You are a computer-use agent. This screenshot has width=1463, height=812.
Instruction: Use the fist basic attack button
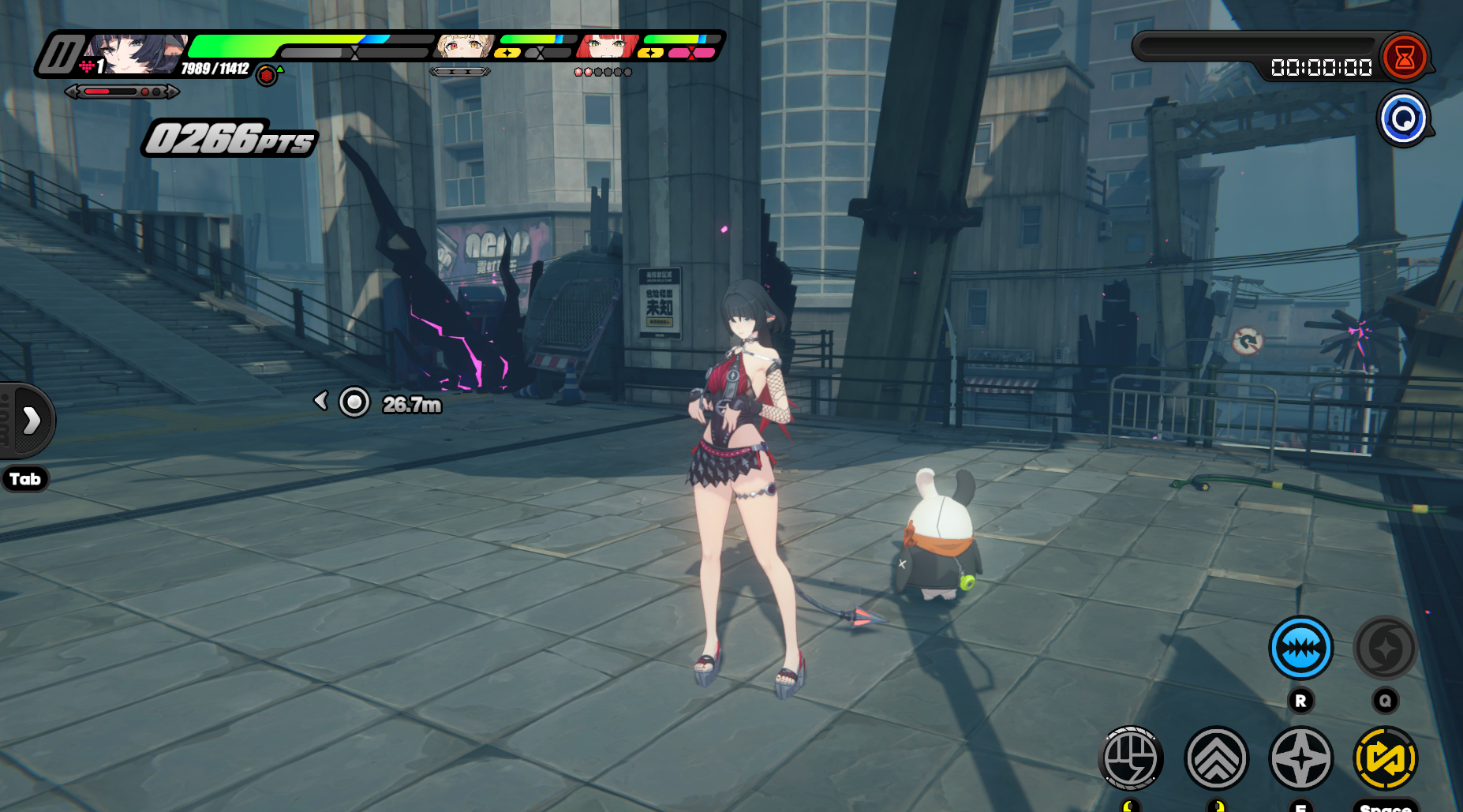click(x=1132, y=758)
